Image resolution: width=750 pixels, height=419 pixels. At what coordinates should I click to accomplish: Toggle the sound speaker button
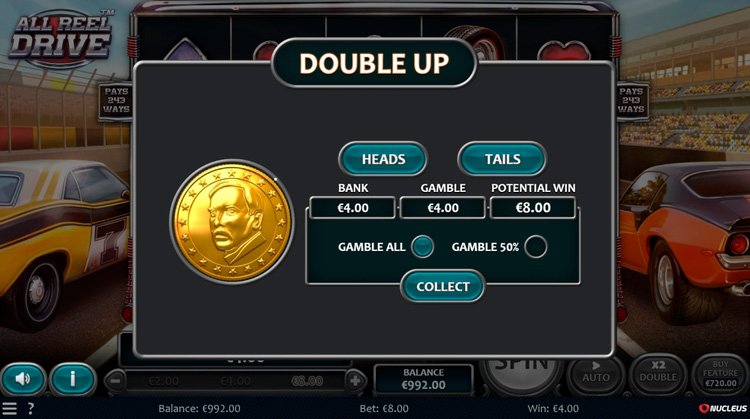pyautogui.click(x=23, y=379)
